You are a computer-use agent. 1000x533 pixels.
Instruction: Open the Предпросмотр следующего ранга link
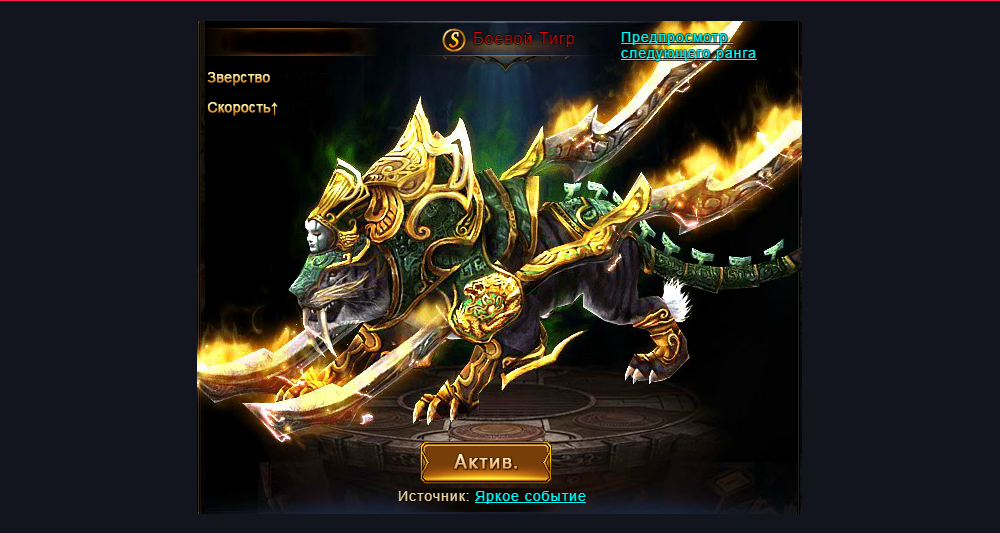(x=687, y=45)
